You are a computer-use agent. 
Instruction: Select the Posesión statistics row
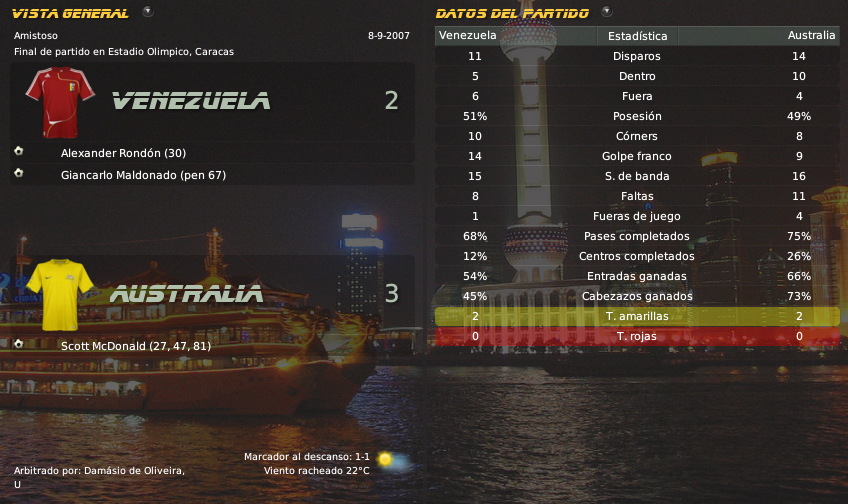click(637, 116)
